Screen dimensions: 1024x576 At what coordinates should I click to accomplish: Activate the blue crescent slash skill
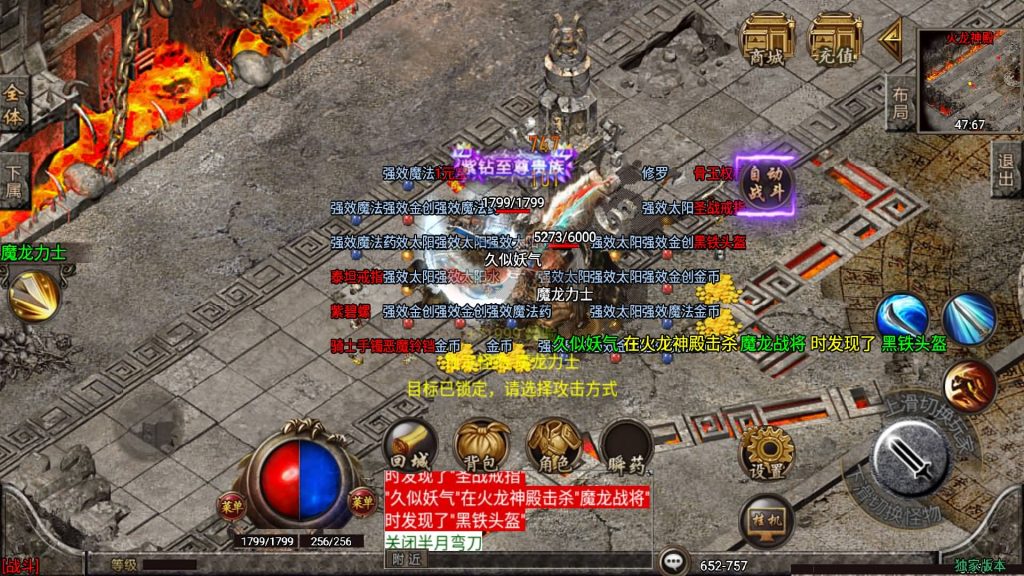coord(901,318)
